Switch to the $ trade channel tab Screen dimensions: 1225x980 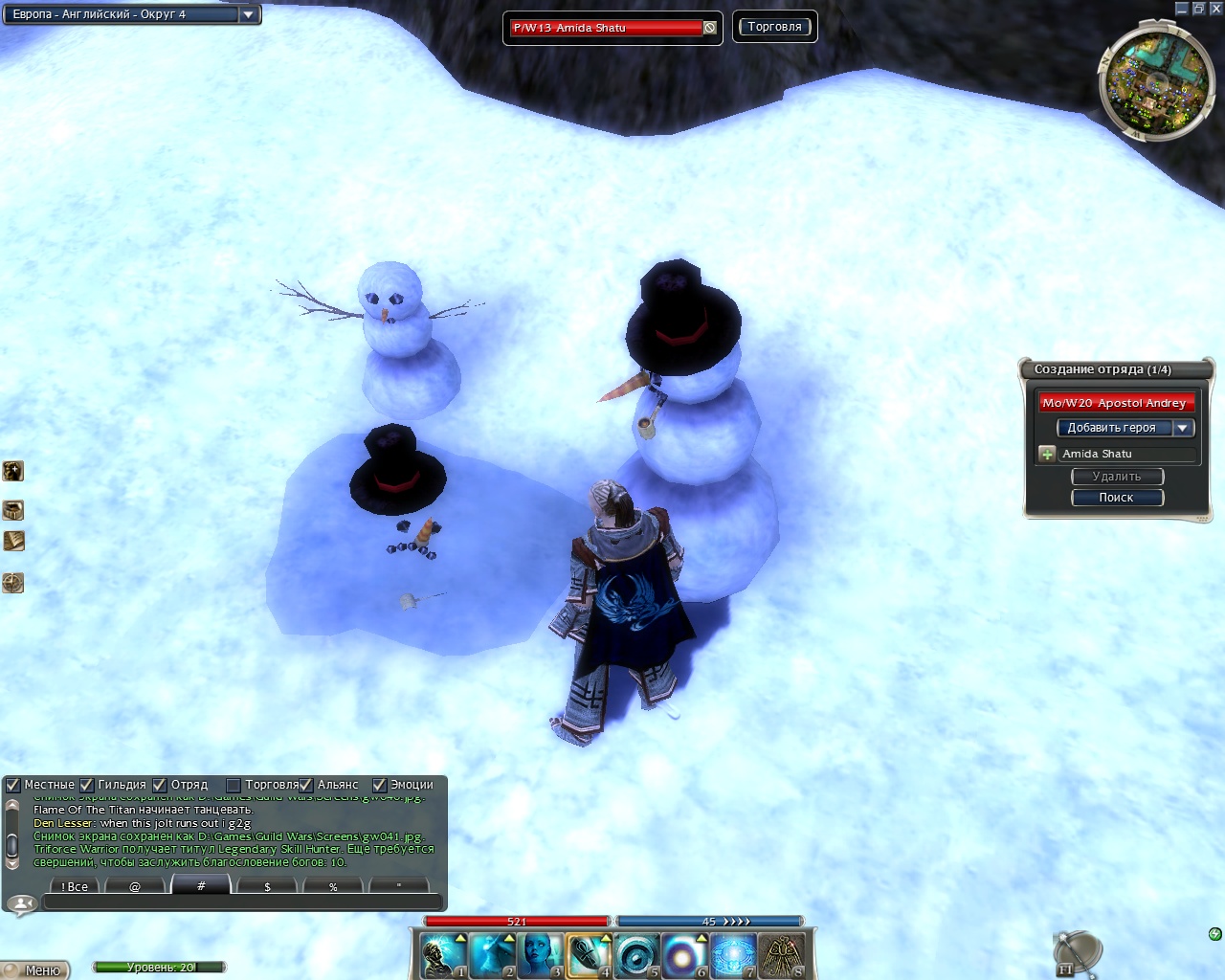(x=267, y=886)
